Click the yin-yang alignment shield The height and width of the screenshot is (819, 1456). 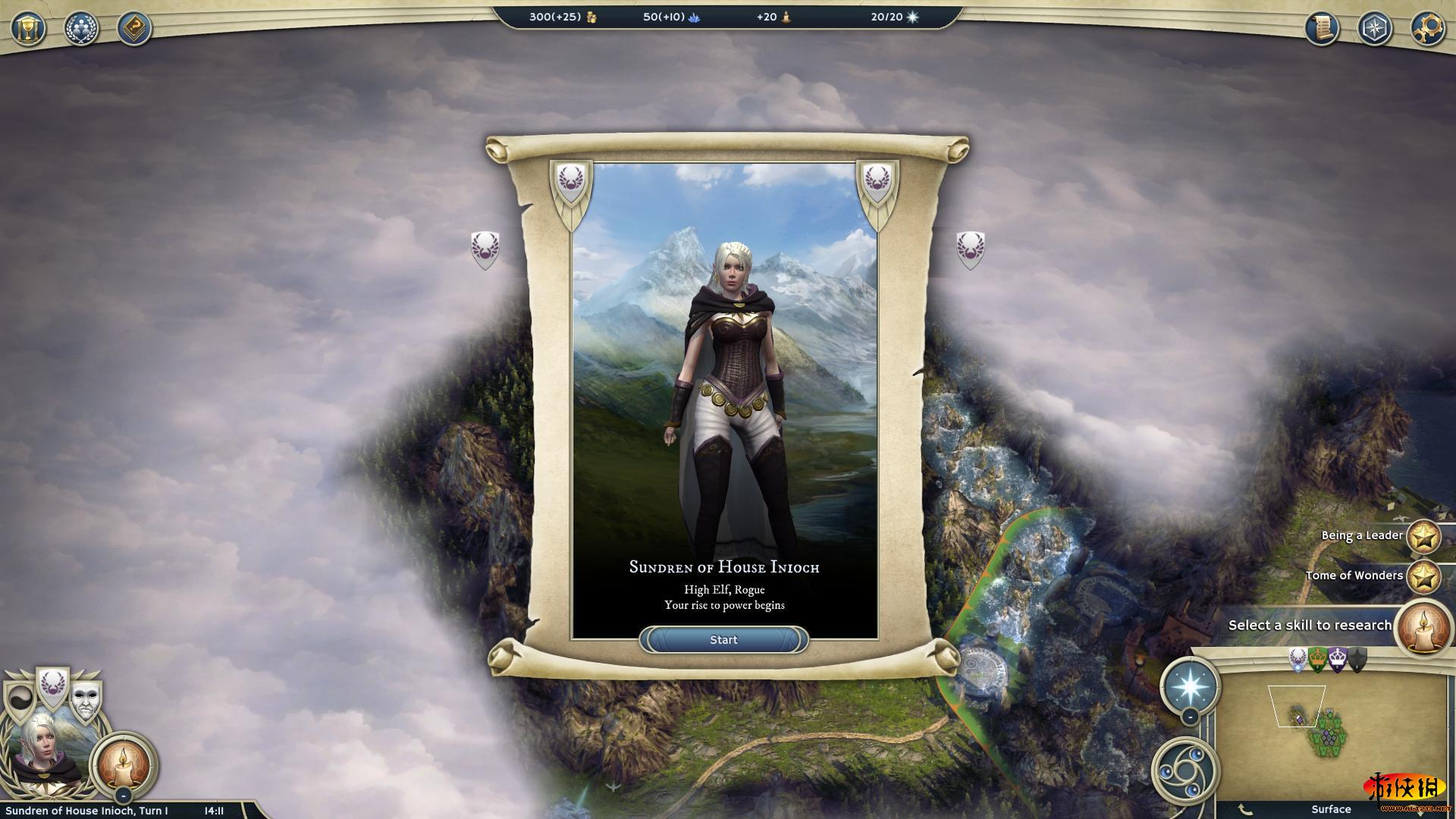point(19,702)
